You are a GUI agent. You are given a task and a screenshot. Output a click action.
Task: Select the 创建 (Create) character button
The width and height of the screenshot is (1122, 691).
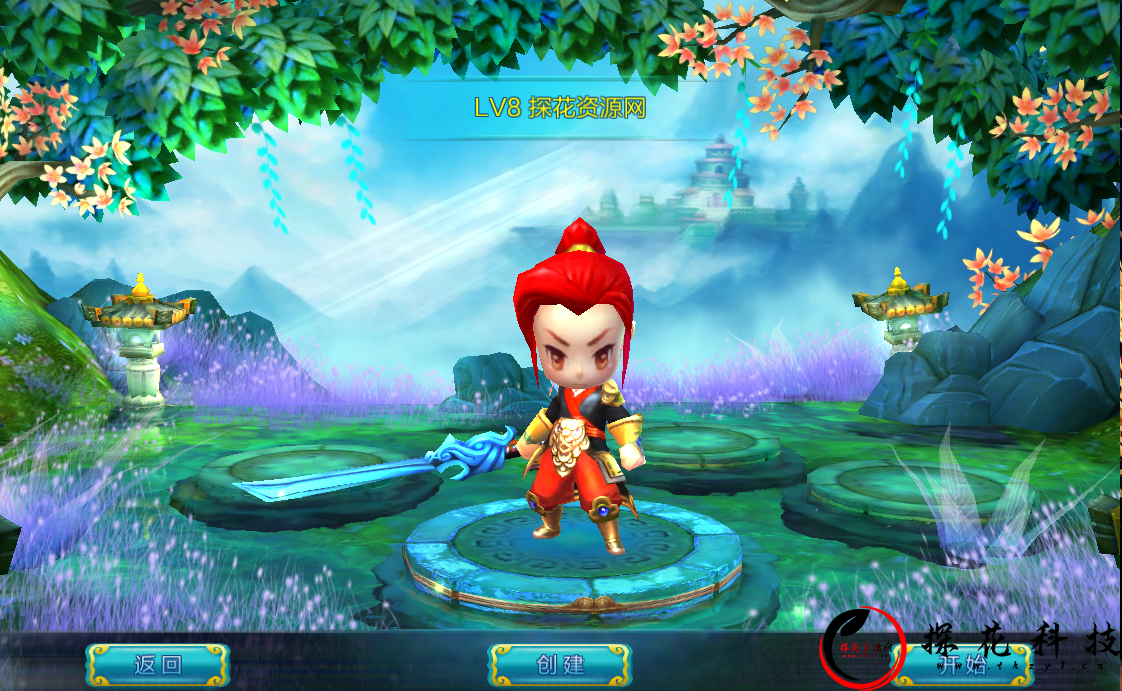click(x=560, y=665)
